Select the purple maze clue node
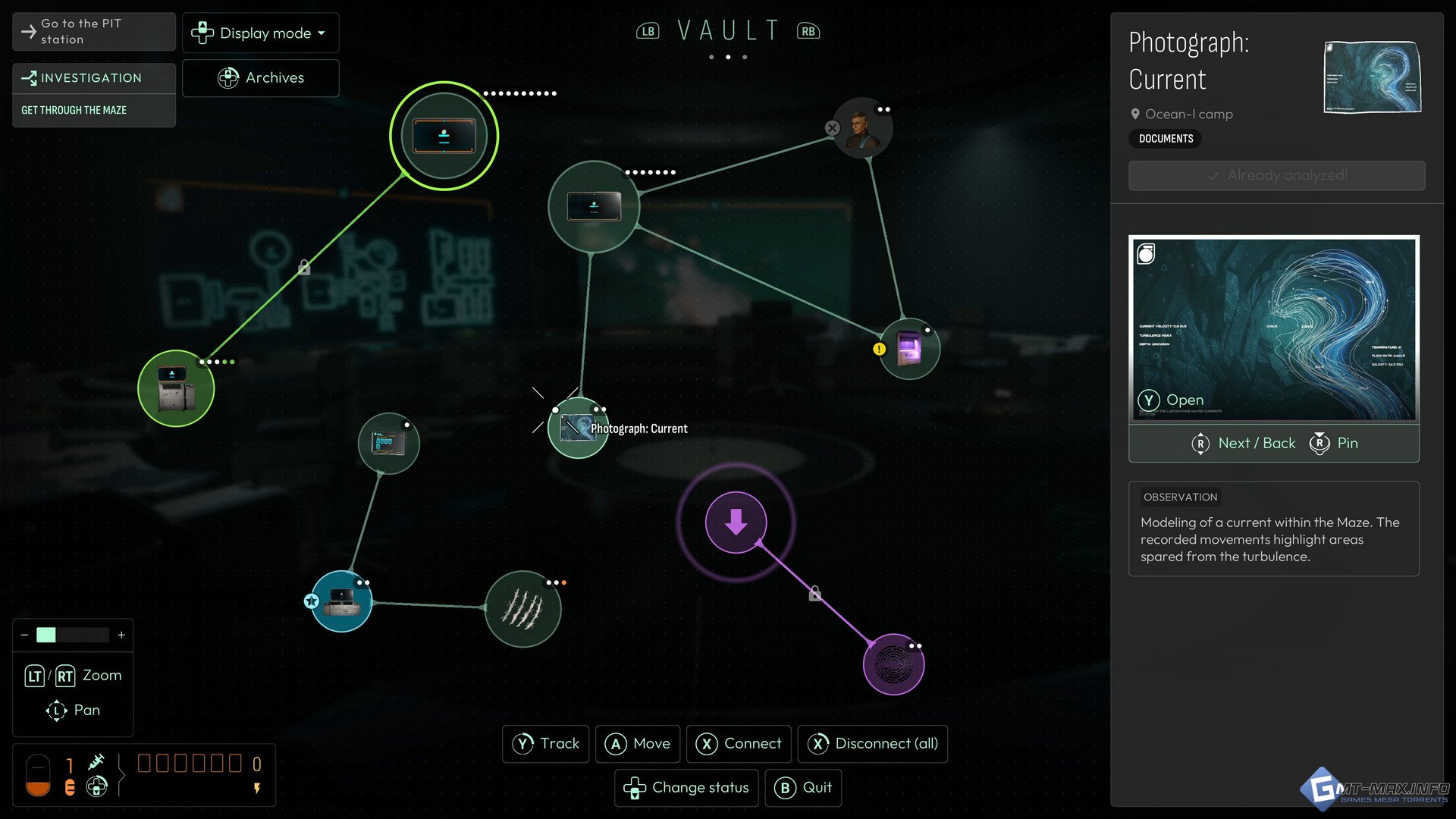Screen dimensions: 1456x819 pos(893,664)
